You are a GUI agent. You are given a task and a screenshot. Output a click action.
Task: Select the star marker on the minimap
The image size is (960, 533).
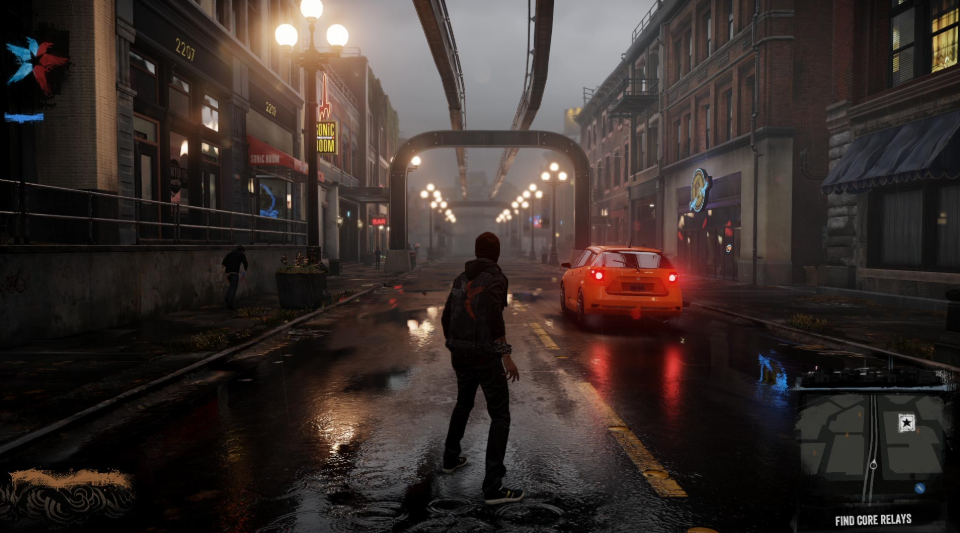(x=906, y=422)
